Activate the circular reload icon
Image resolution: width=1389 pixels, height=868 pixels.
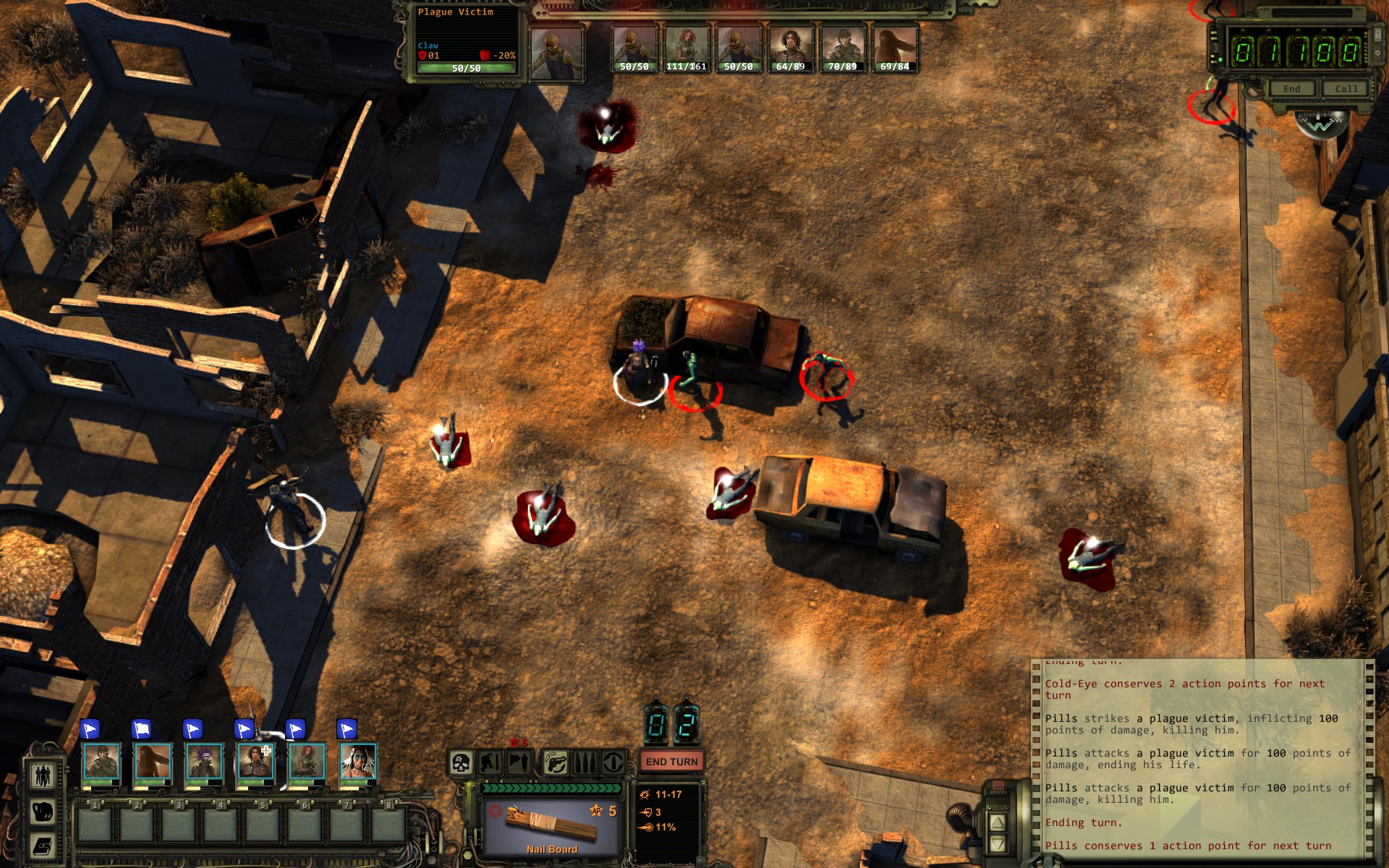tap(613, 762)
